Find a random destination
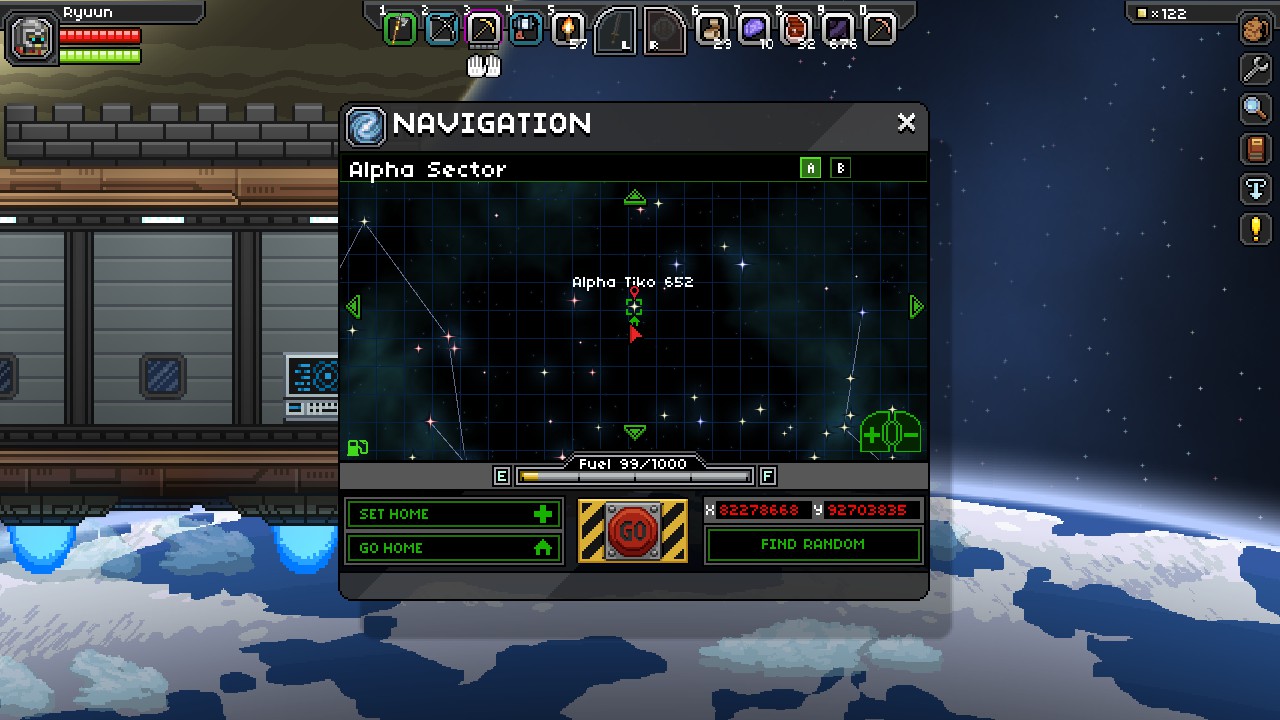 [x=812, y=545]
